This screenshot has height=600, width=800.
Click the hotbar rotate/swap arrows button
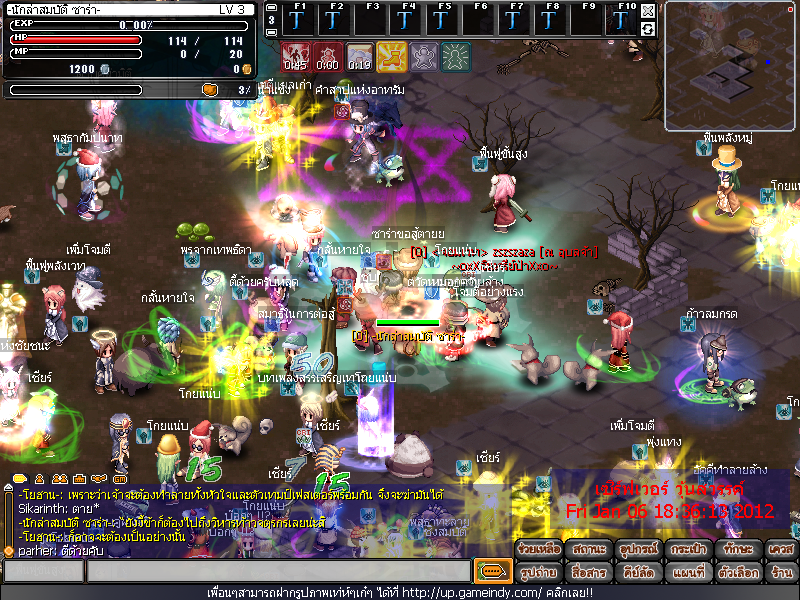click(x=648, y=29)
